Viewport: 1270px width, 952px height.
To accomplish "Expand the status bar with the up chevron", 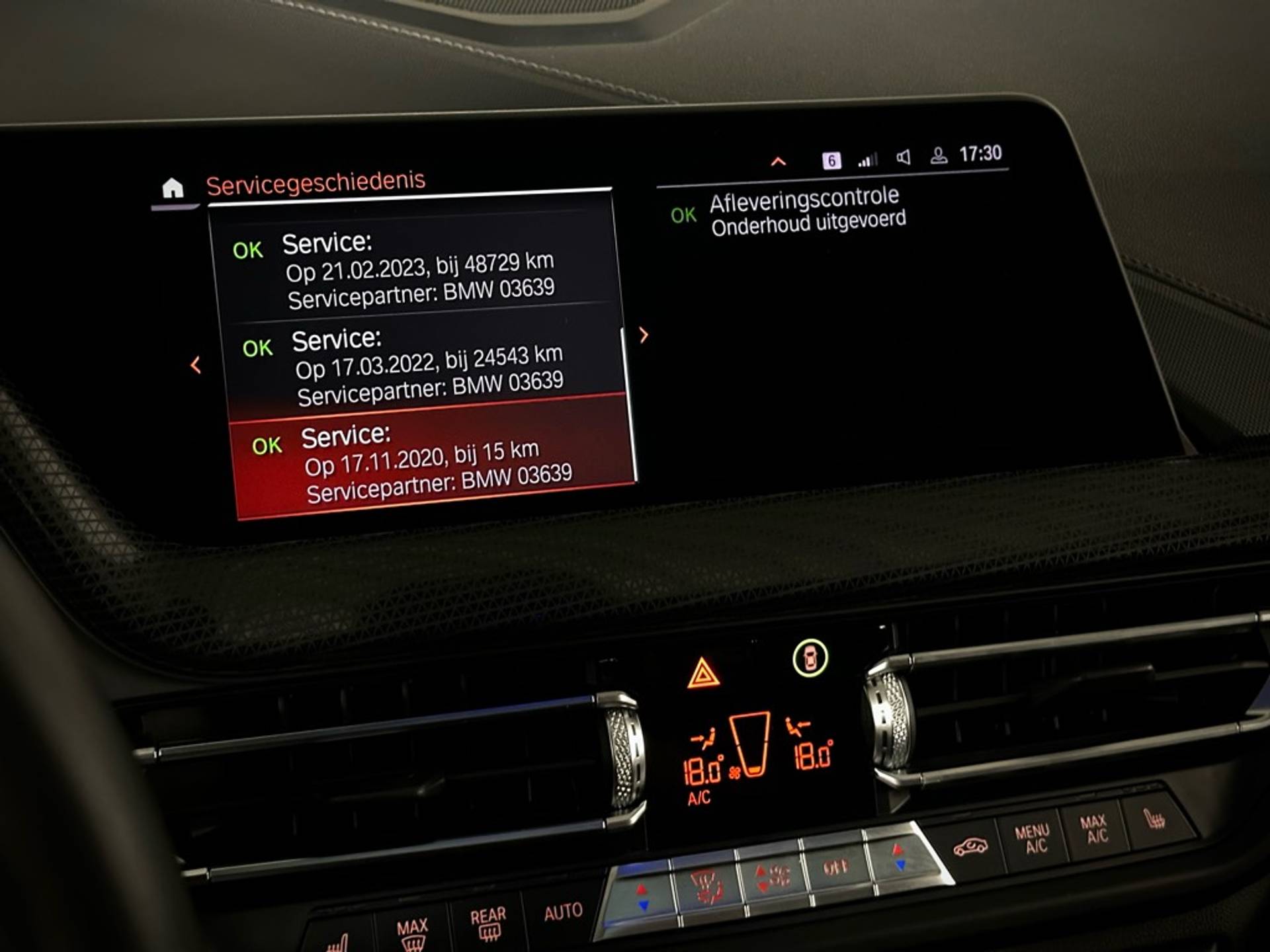I will click(x=779, y=162).
